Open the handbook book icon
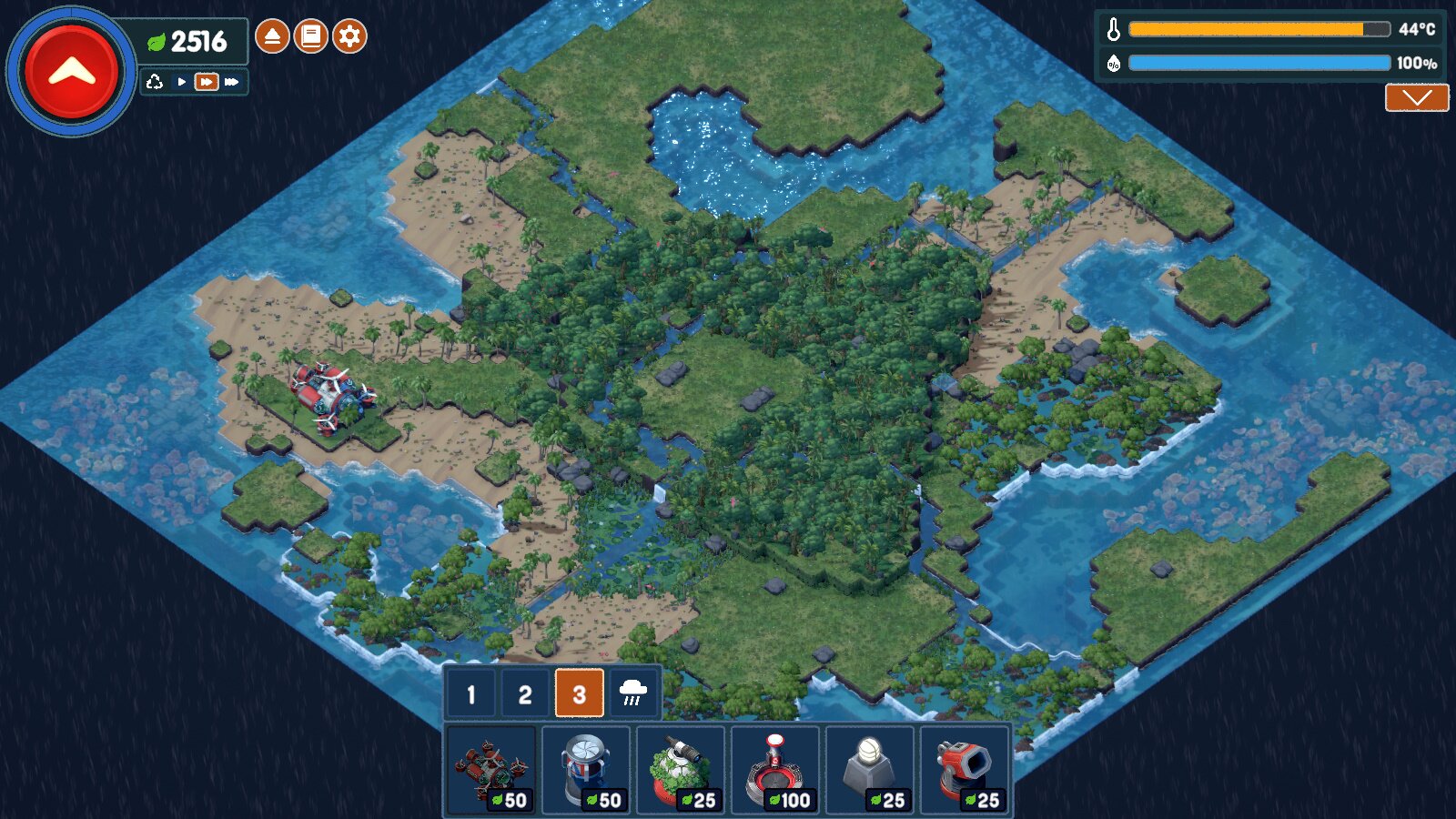This screenshot has height=819, width=1456. pos(310,36)
